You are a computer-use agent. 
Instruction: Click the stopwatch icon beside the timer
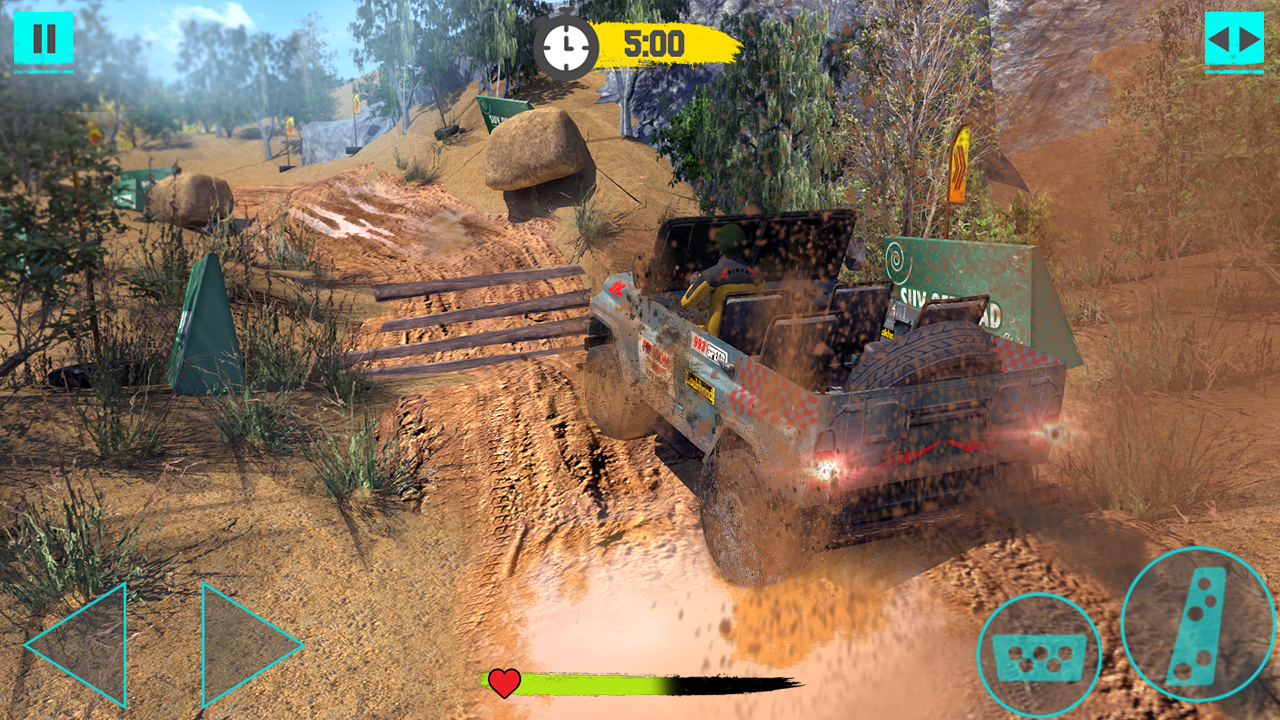pos(566,44)
